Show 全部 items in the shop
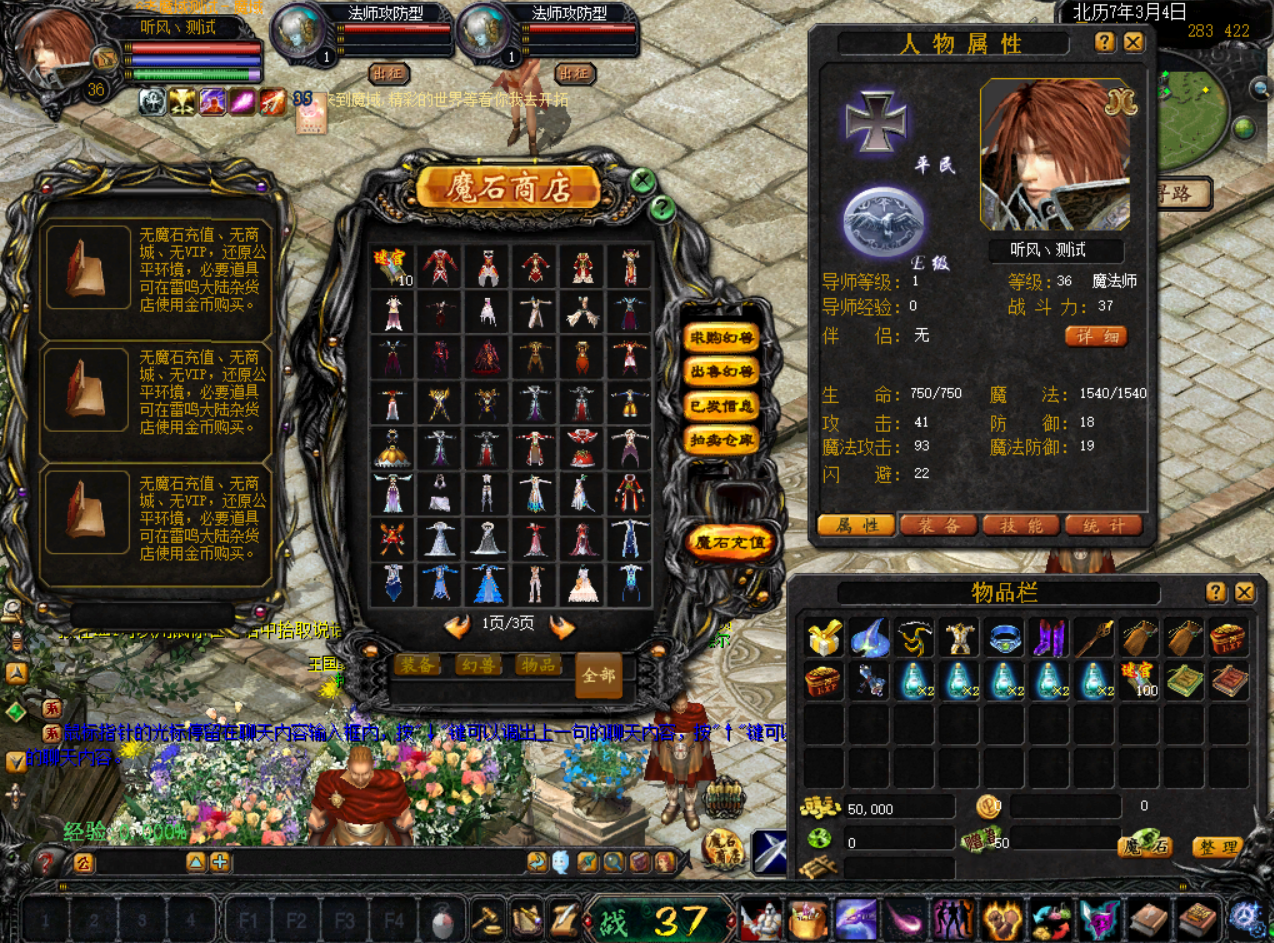The image size is (1274, 943). point(598,676)
